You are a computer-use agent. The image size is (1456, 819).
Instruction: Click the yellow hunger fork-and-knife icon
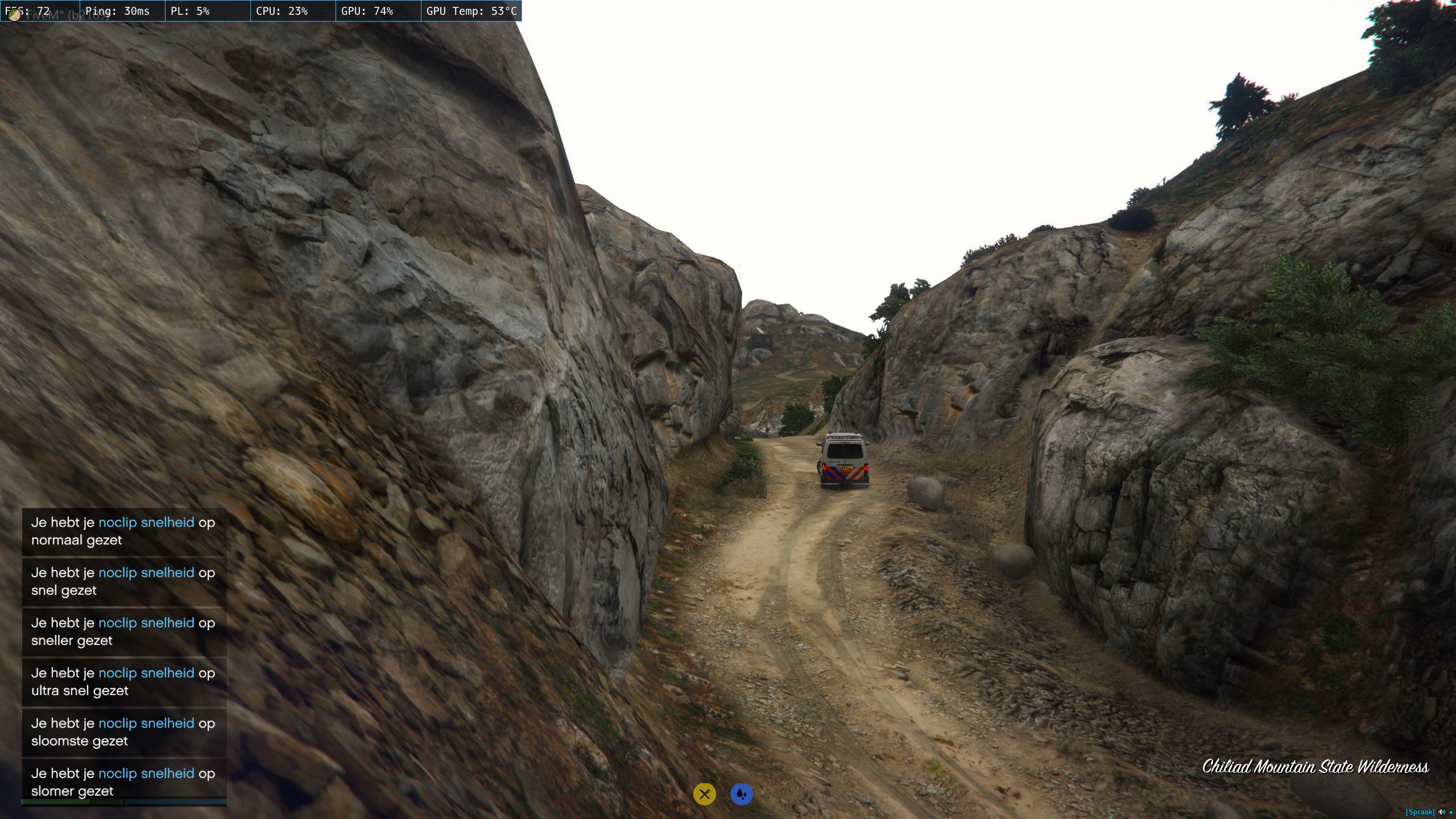pyautogui.click(x=704, y=794)
